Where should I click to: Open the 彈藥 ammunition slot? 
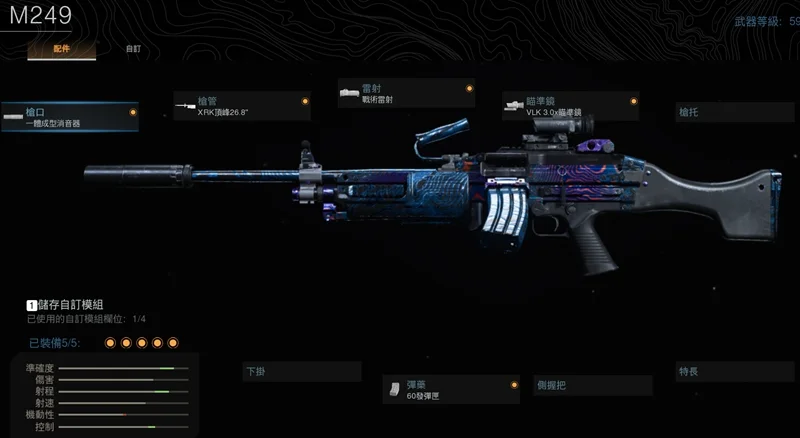450,389
